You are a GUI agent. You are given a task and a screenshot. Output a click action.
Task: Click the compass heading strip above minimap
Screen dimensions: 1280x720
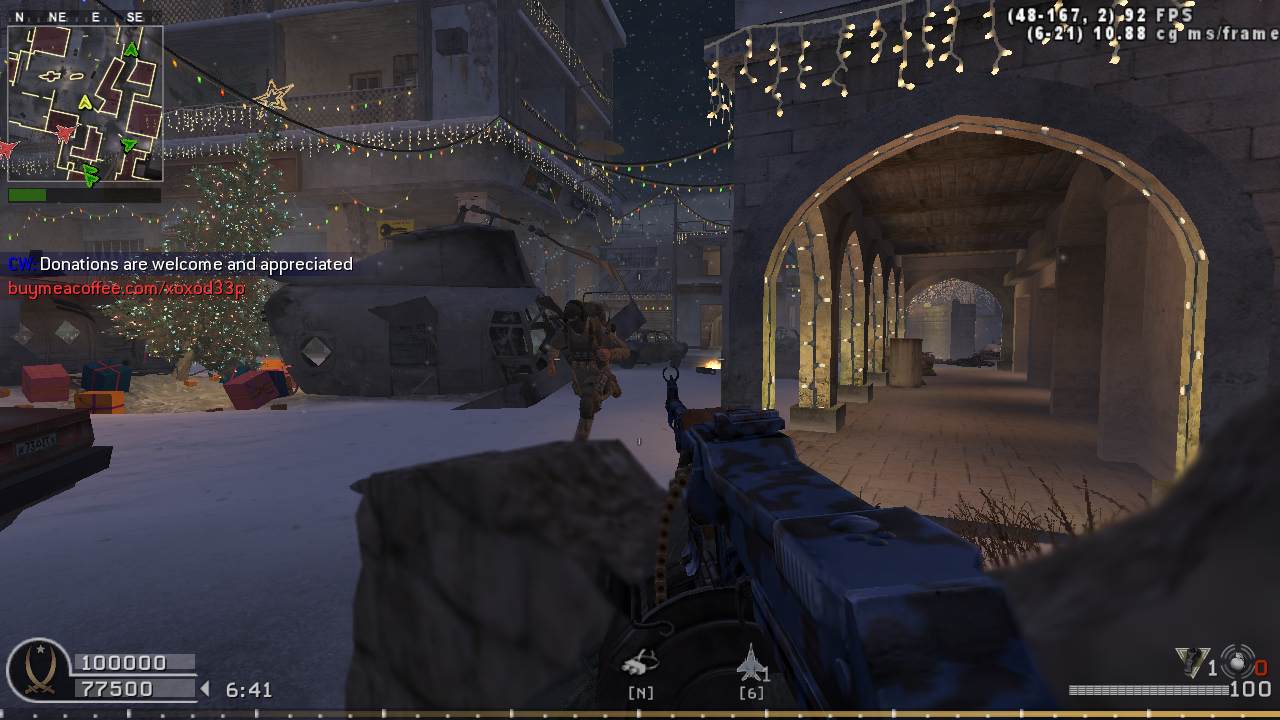(85, 17)
